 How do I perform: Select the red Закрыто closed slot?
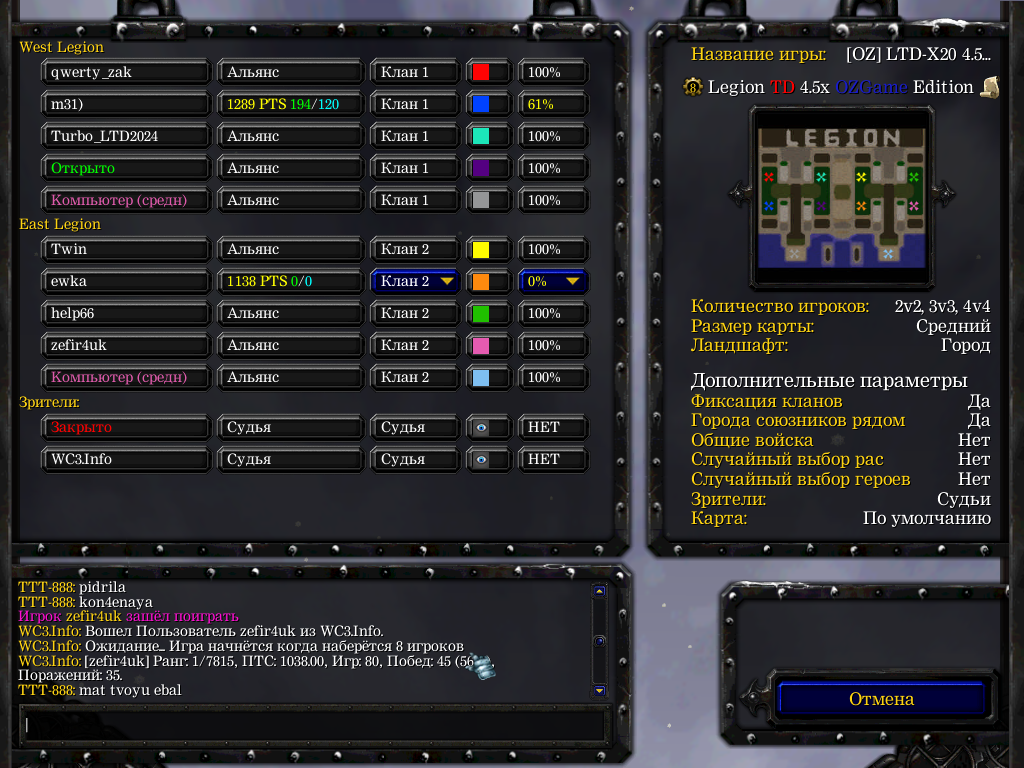(x=126, y=427)
